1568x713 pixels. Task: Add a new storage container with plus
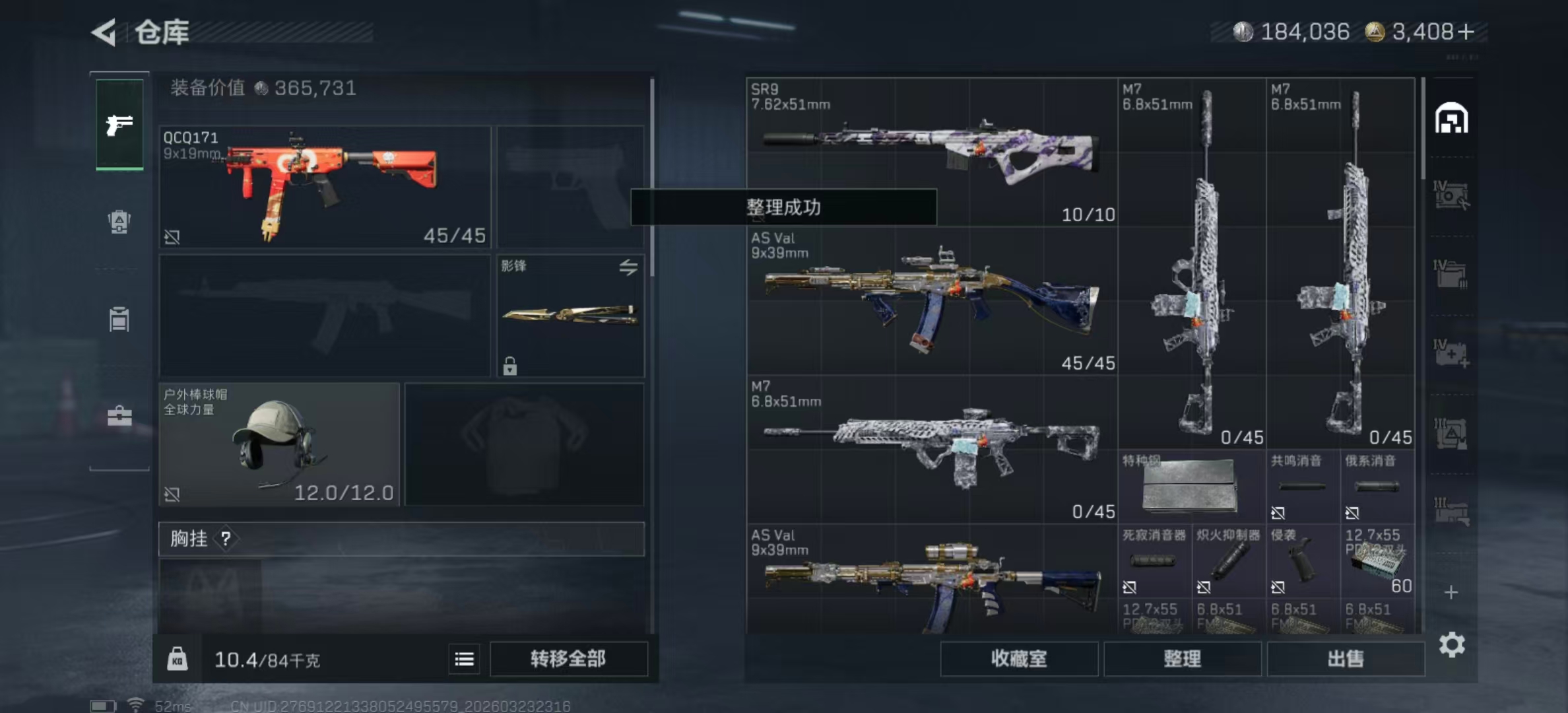(x=1451, y=592)
